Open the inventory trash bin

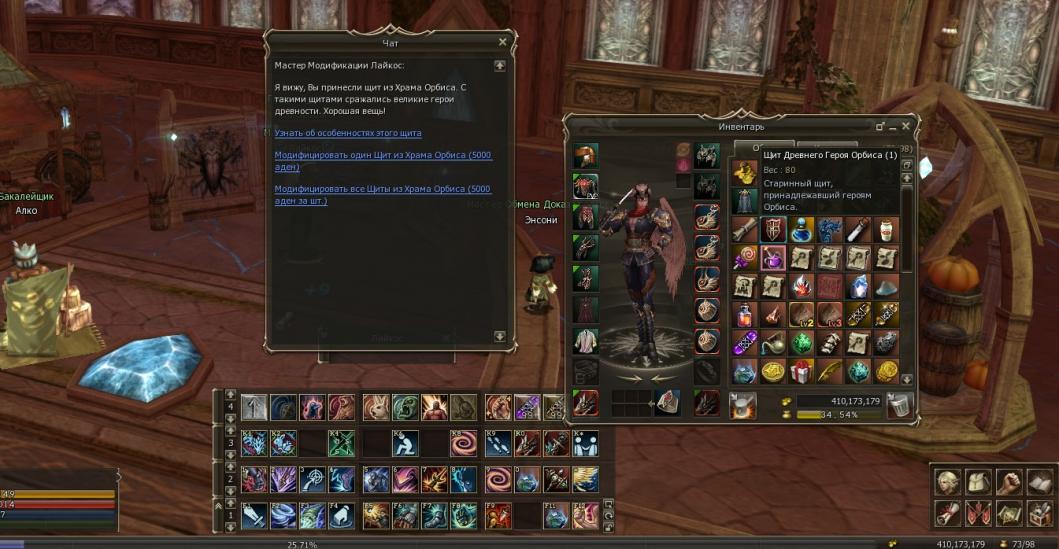[898, 406]
